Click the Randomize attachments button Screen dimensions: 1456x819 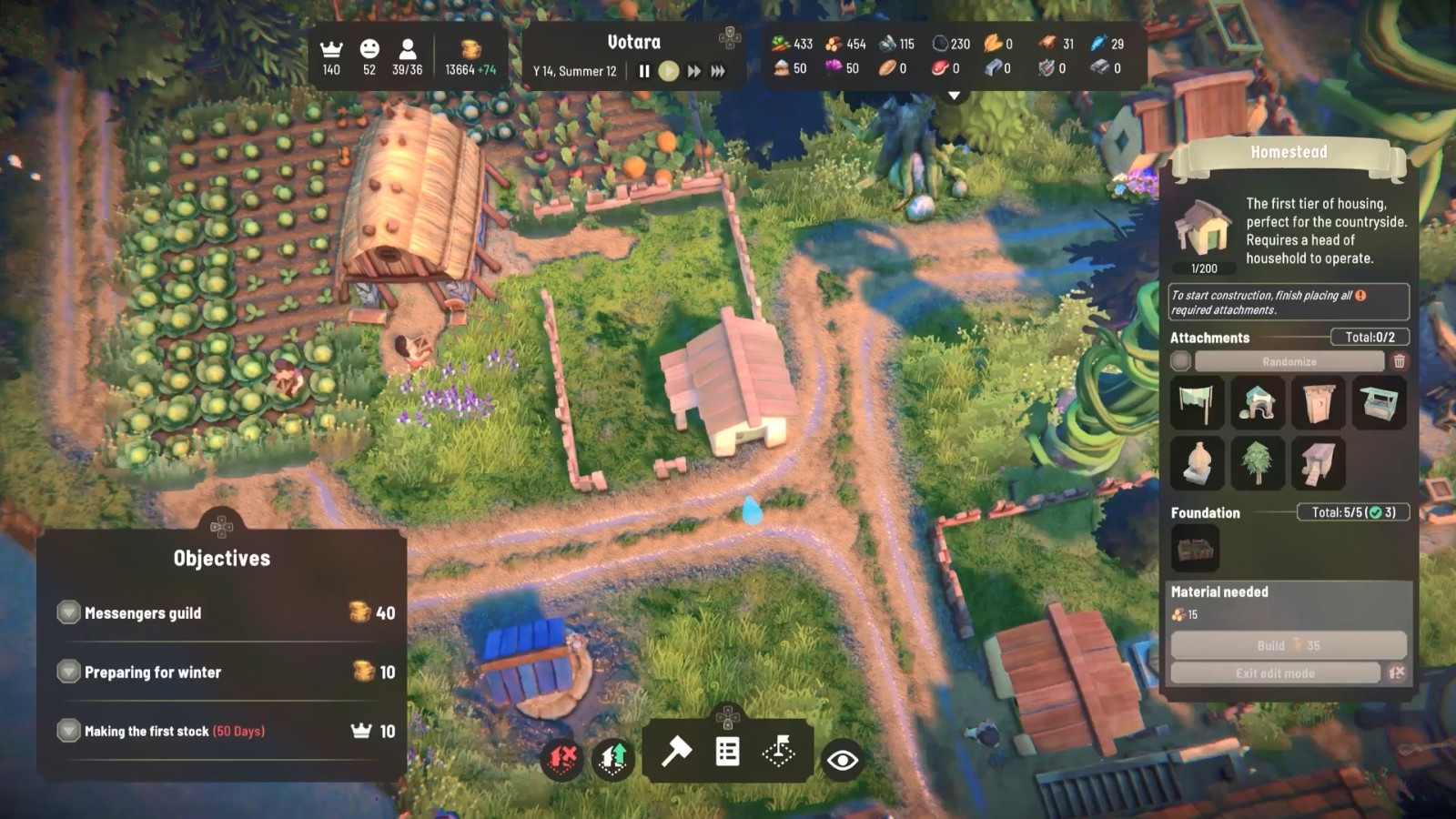click(1289, 361)
